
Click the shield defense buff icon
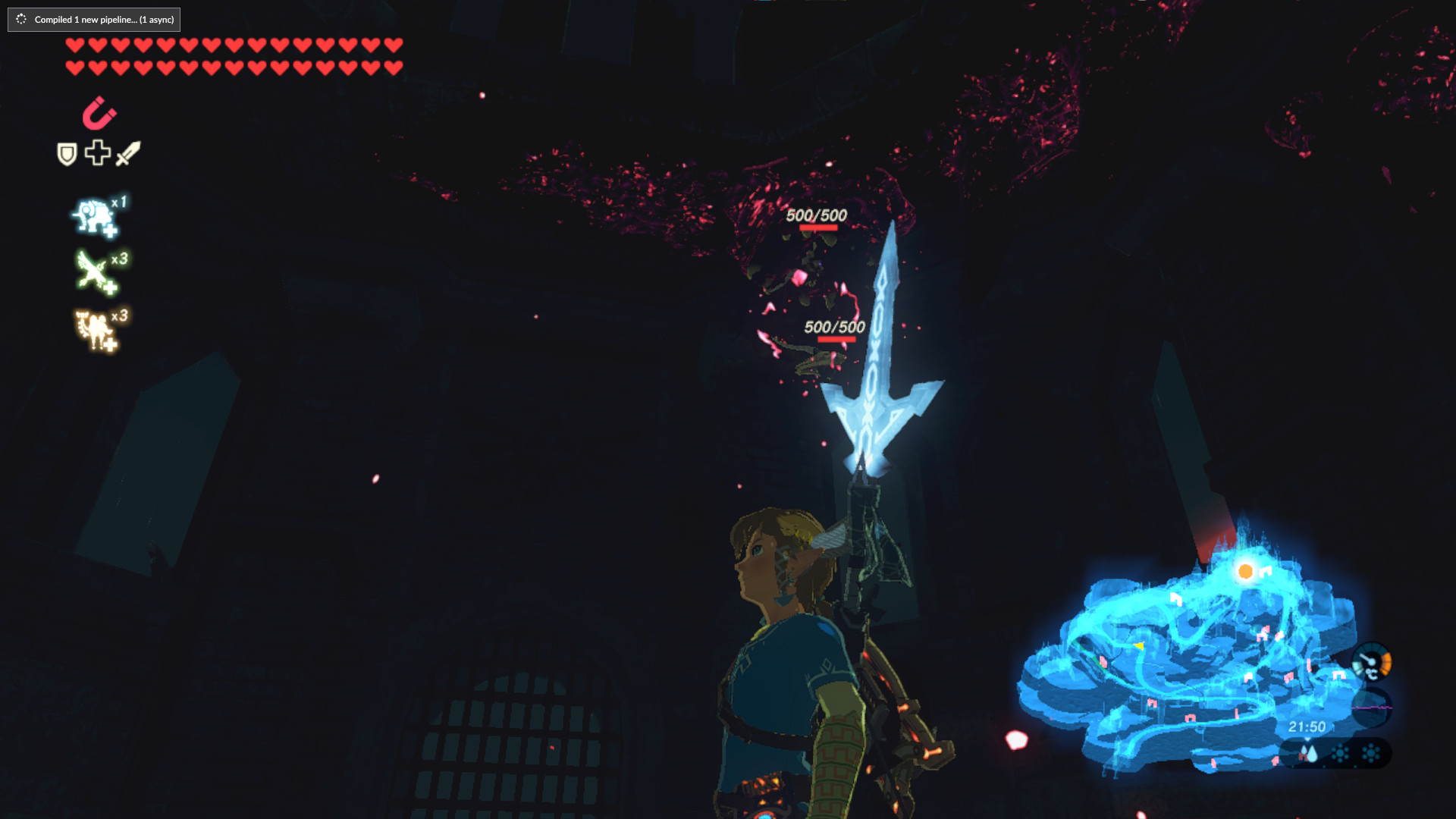click(67, 152)
